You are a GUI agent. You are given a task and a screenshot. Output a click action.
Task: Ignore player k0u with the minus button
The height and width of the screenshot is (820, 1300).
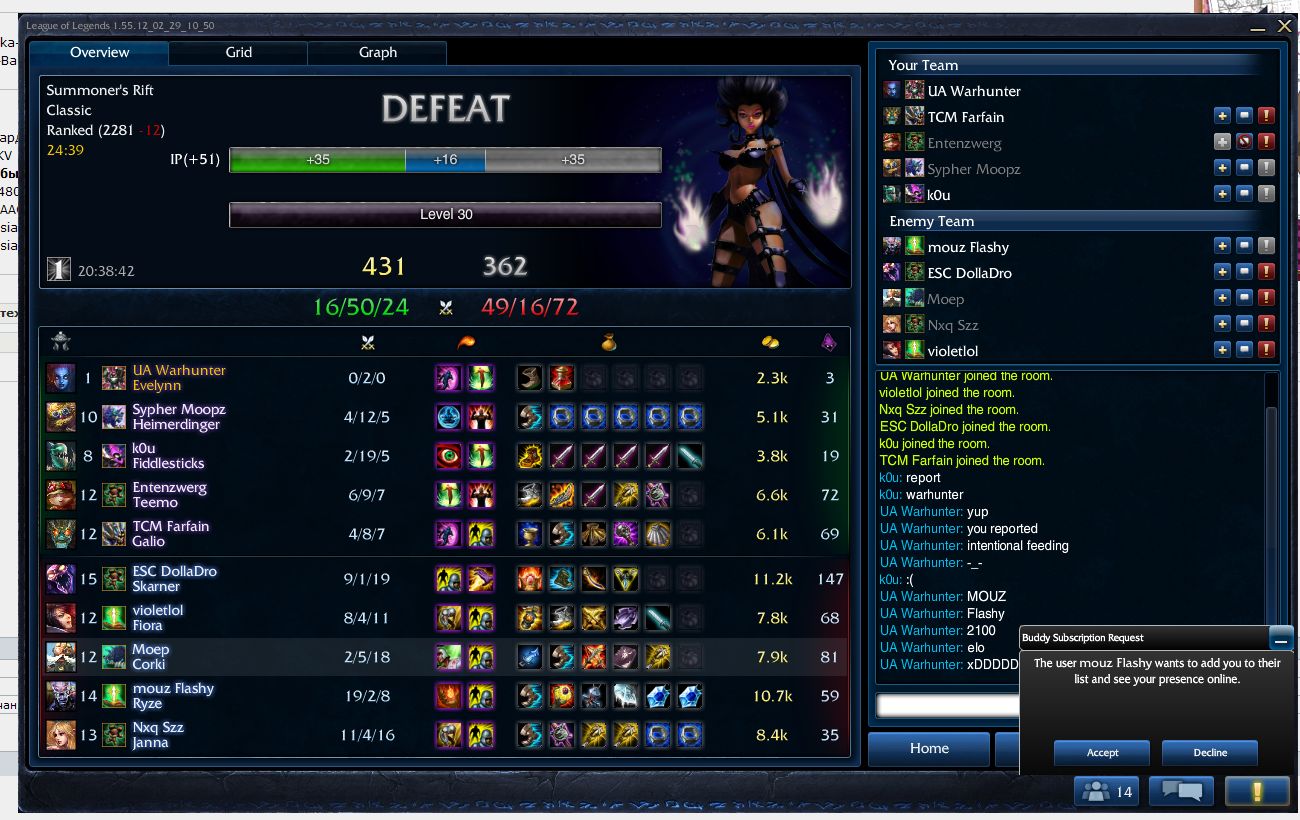point(1244,195)
